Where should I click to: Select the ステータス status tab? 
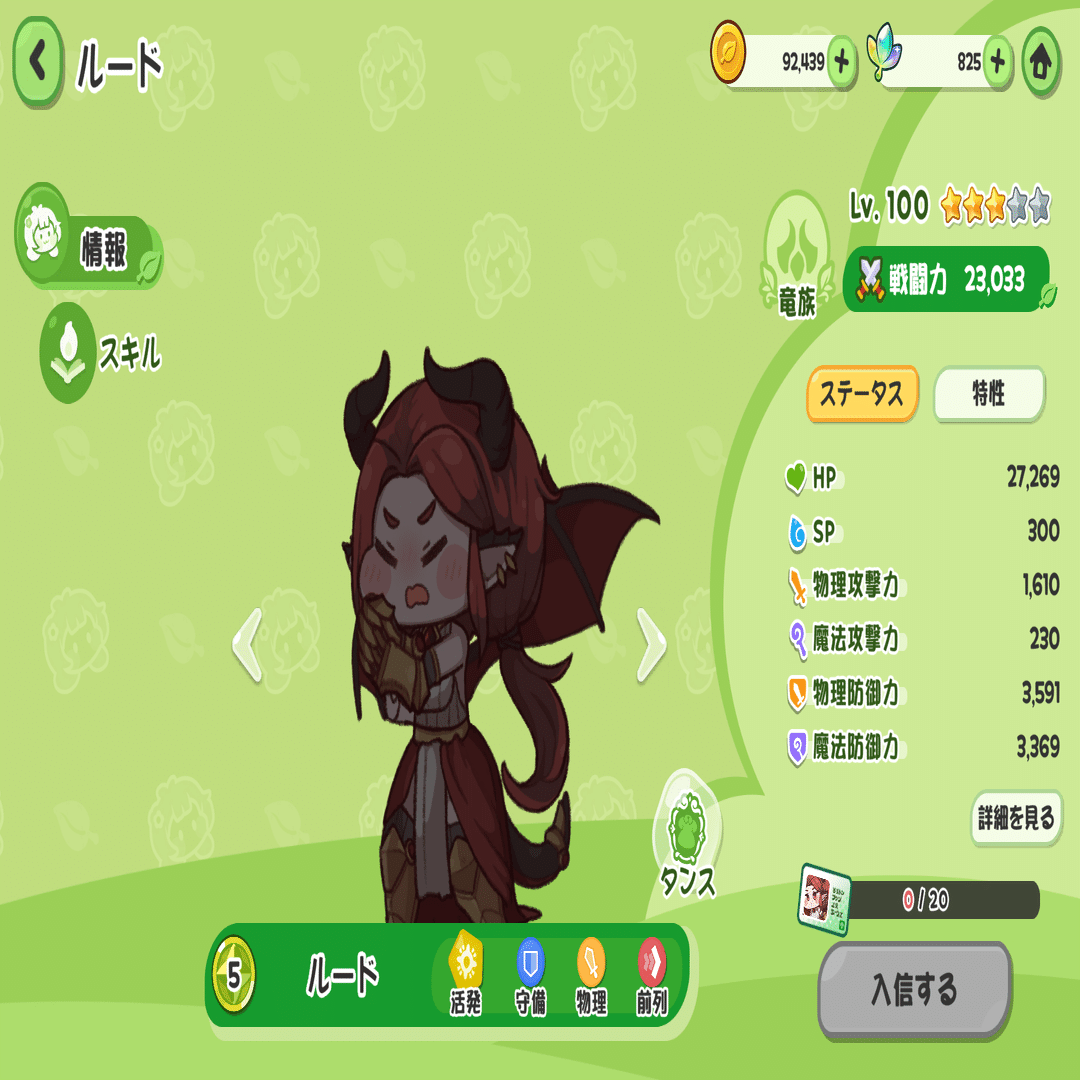[x=862, y=394]
